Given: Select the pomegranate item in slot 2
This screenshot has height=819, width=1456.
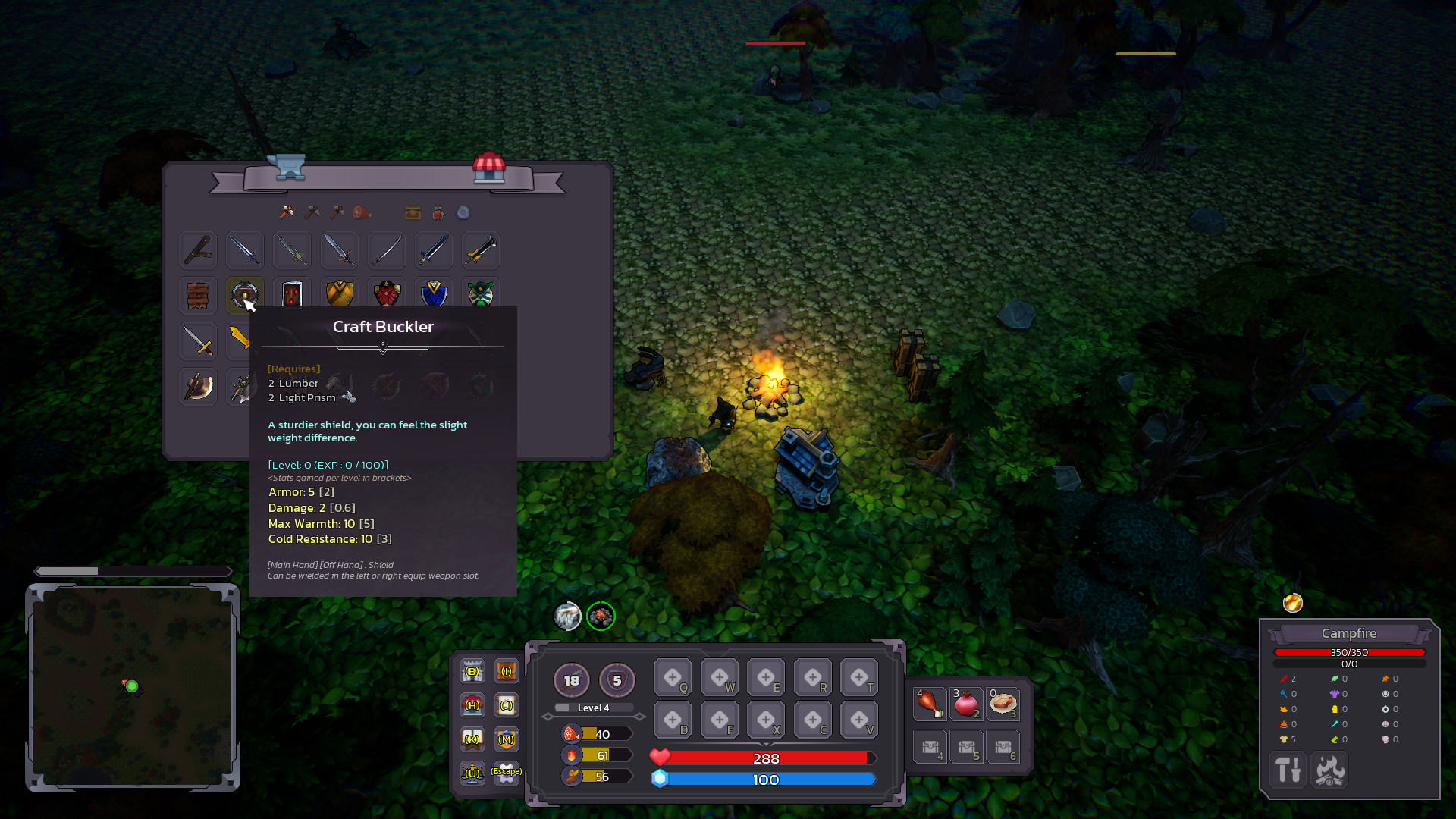Looking at the screenshot, I should pos(966,704).
